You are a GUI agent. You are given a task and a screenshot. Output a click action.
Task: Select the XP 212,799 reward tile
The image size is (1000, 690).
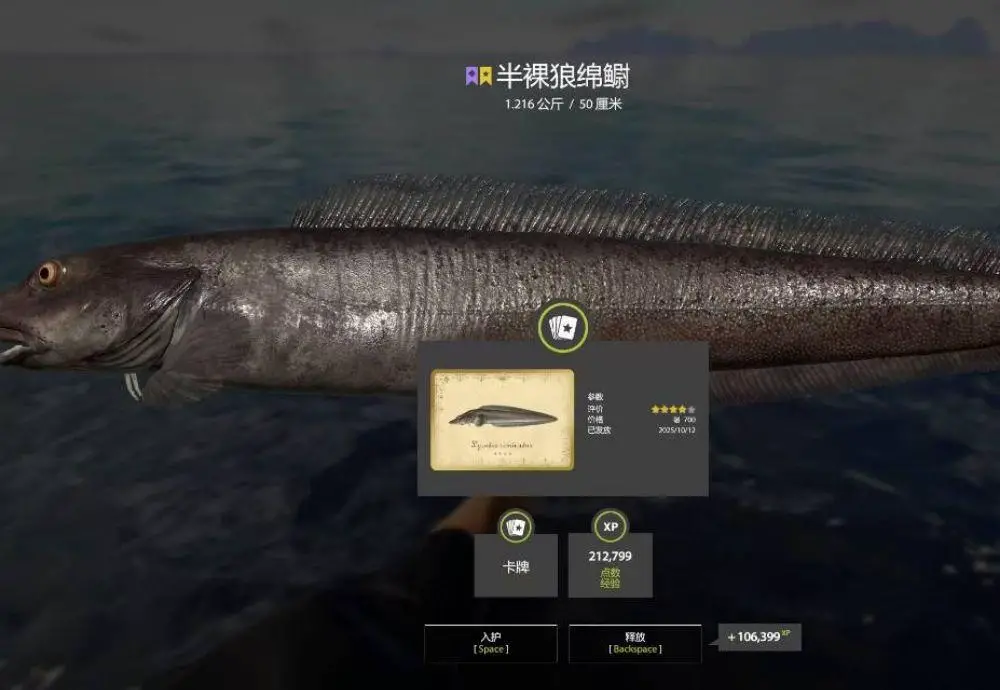point(610,565)
